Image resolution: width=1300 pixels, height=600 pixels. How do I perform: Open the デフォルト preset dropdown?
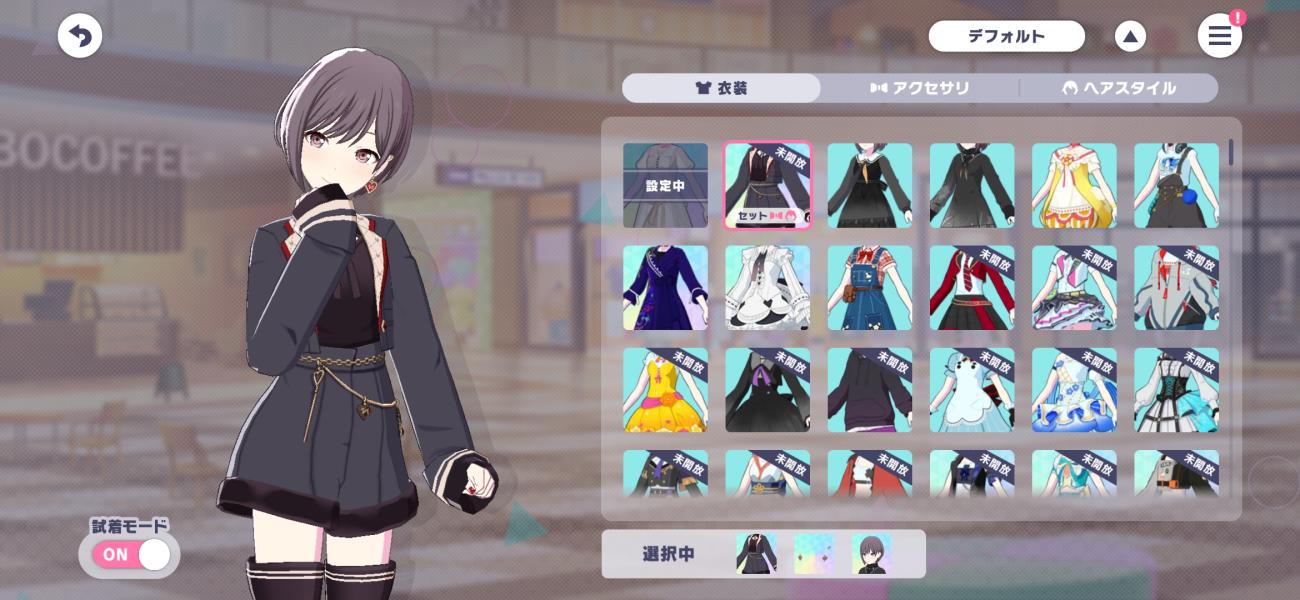[1006, 37]
